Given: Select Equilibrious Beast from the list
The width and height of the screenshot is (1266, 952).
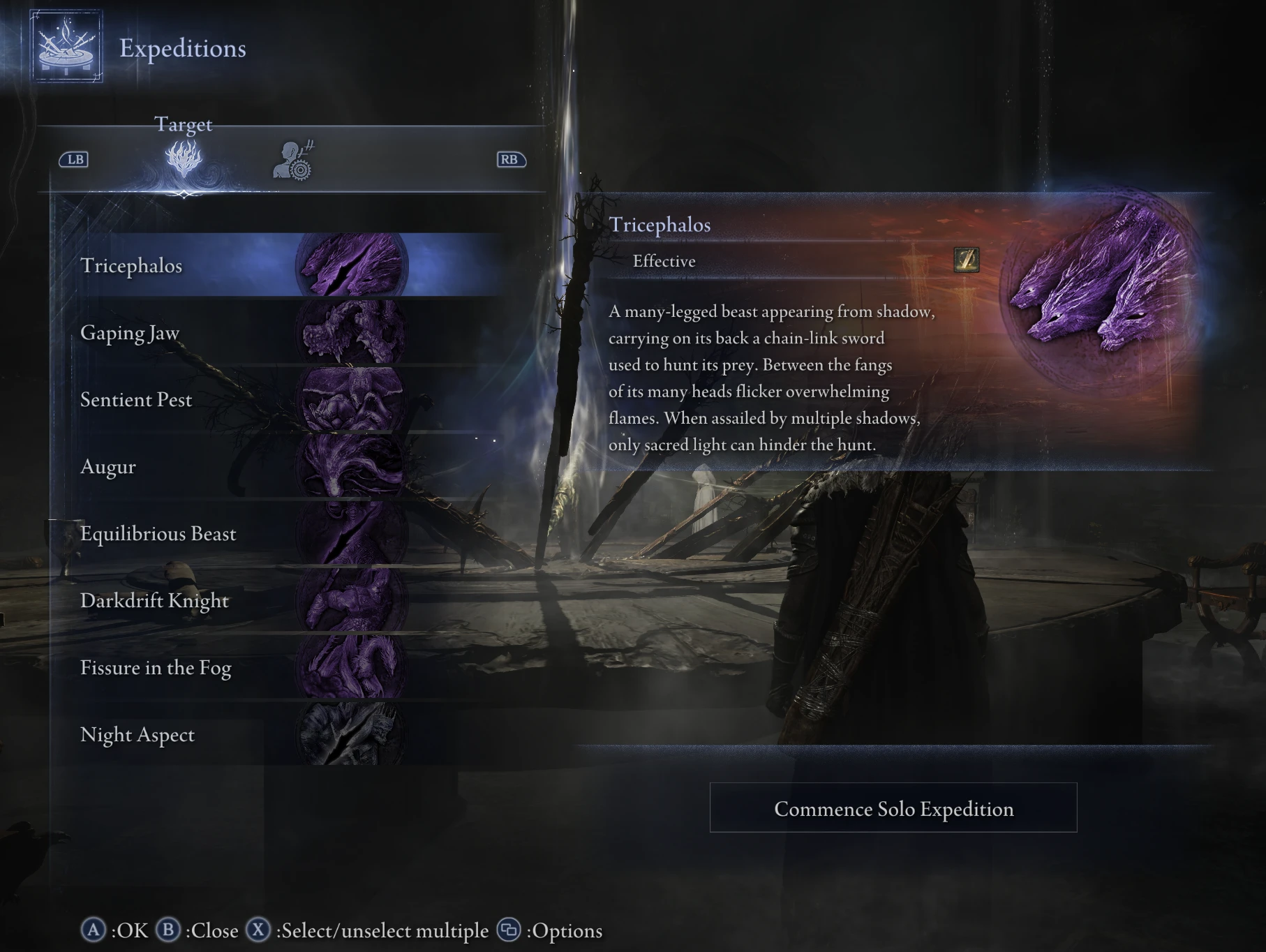Looking at the screenshot, I should click(158, 535).
